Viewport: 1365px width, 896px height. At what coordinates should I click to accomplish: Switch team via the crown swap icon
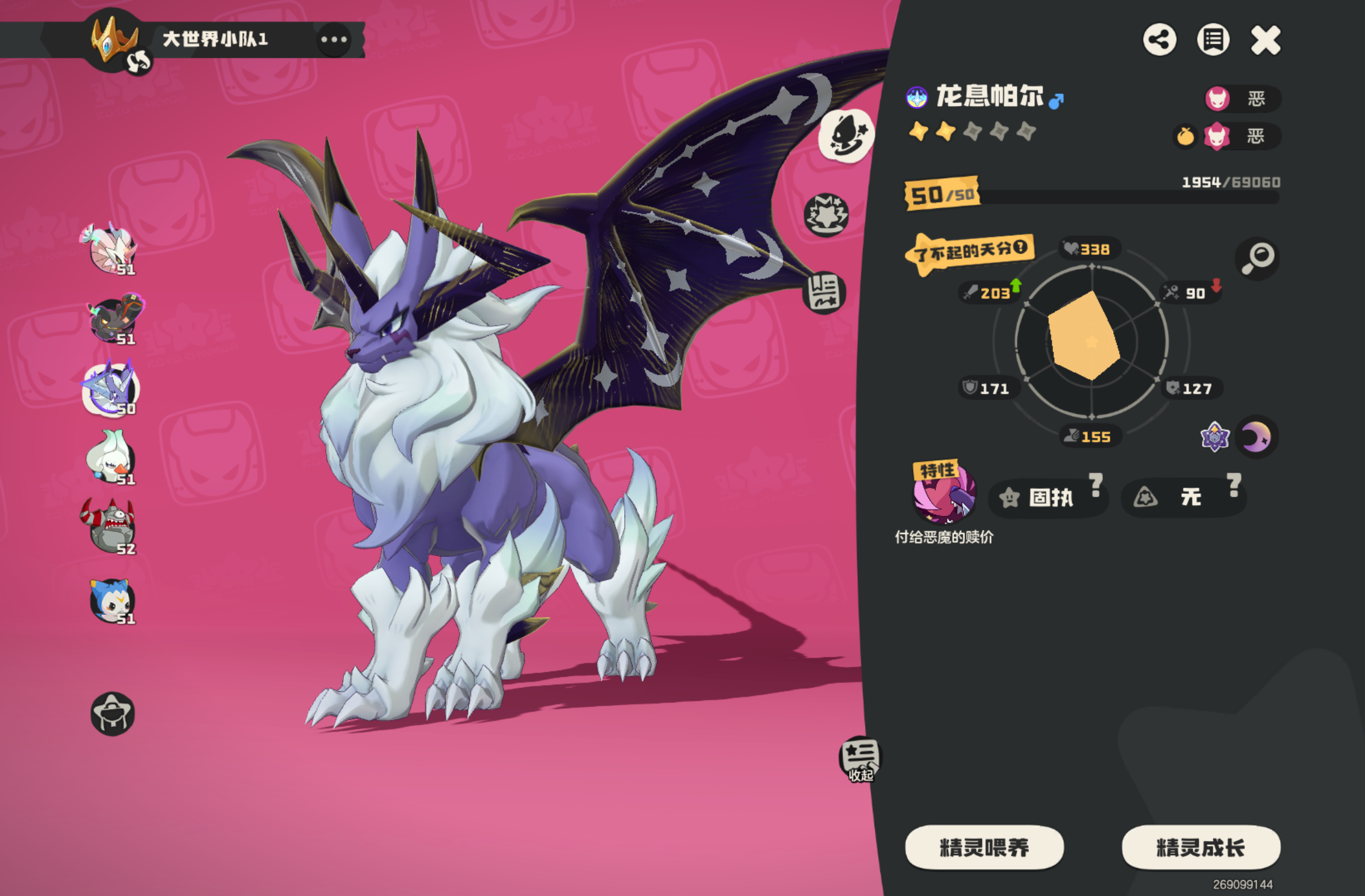pos(139,61)
